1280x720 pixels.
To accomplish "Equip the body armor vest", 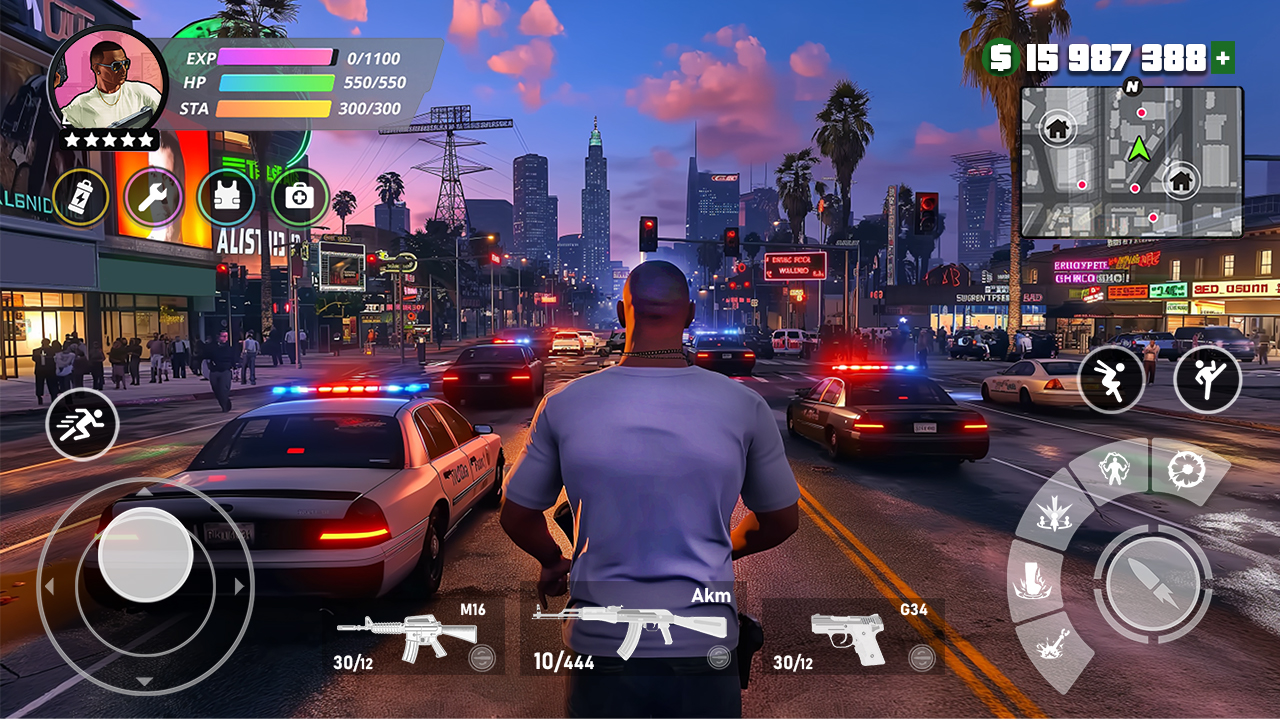I will [x=227, y=197].
